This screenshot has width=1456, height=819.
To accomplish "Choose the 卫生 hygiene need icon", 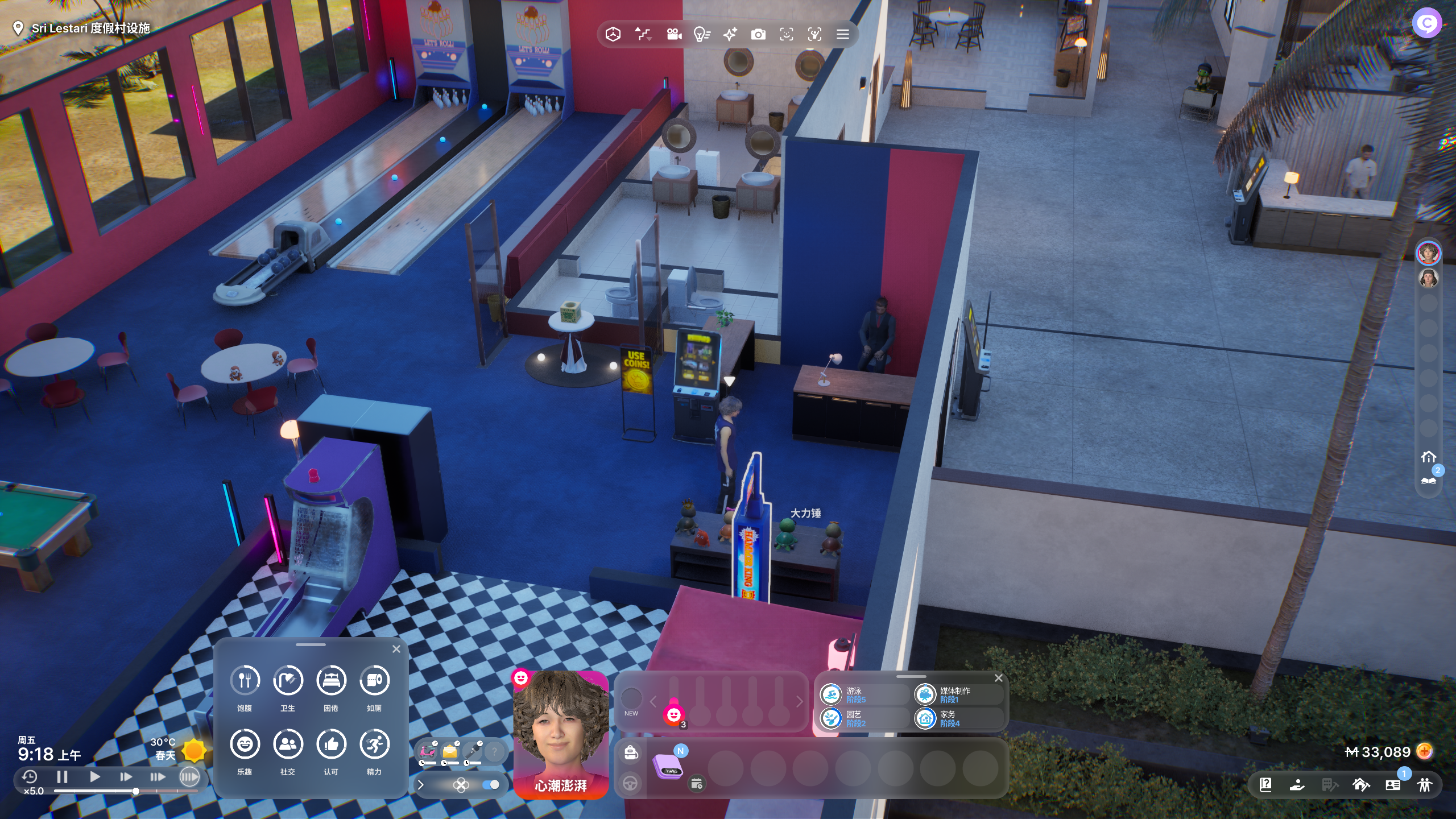I will [288, 680].
